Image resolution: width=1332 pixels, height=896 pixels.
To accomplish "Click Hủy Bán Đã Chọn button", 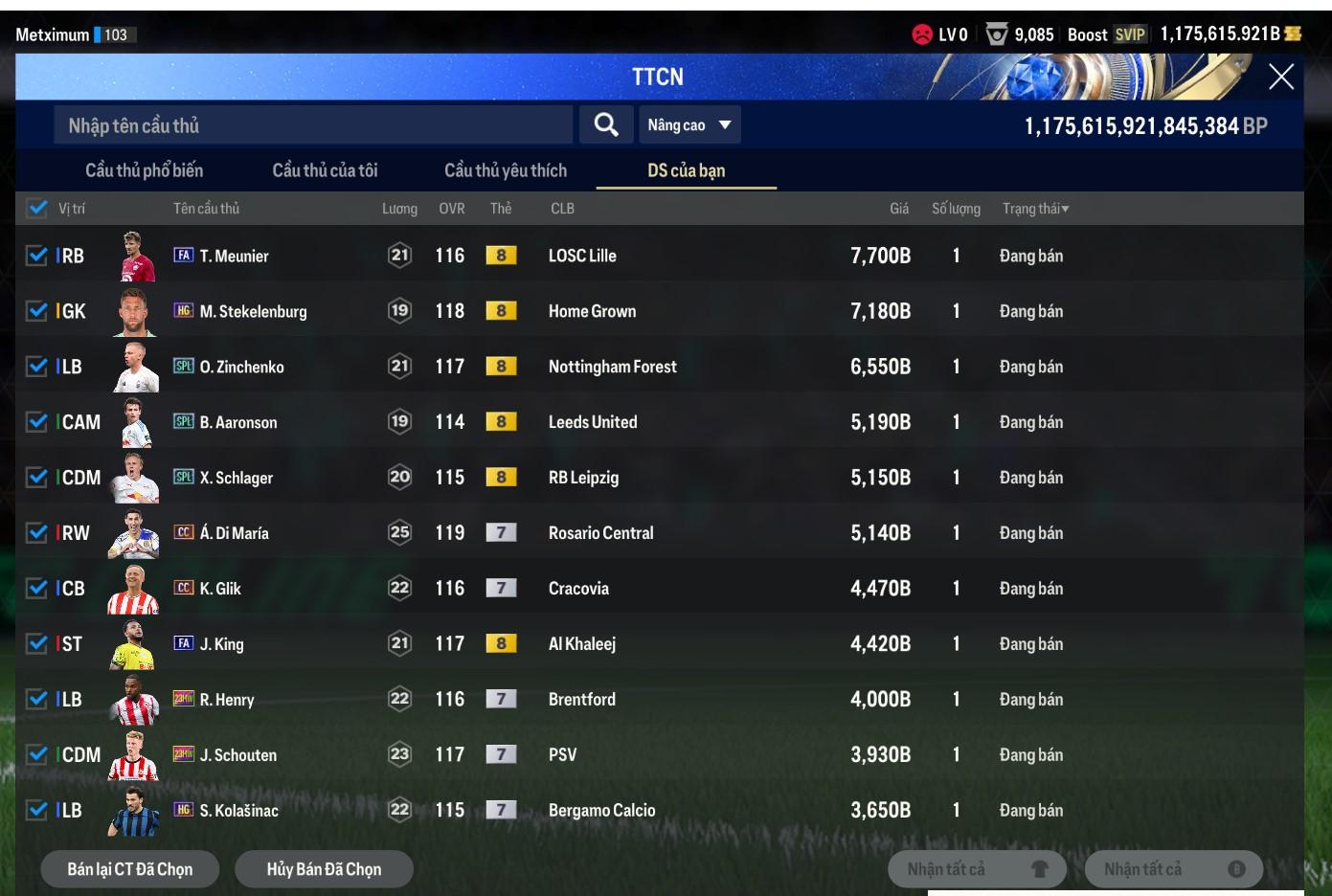I will (x=324, y=869).
